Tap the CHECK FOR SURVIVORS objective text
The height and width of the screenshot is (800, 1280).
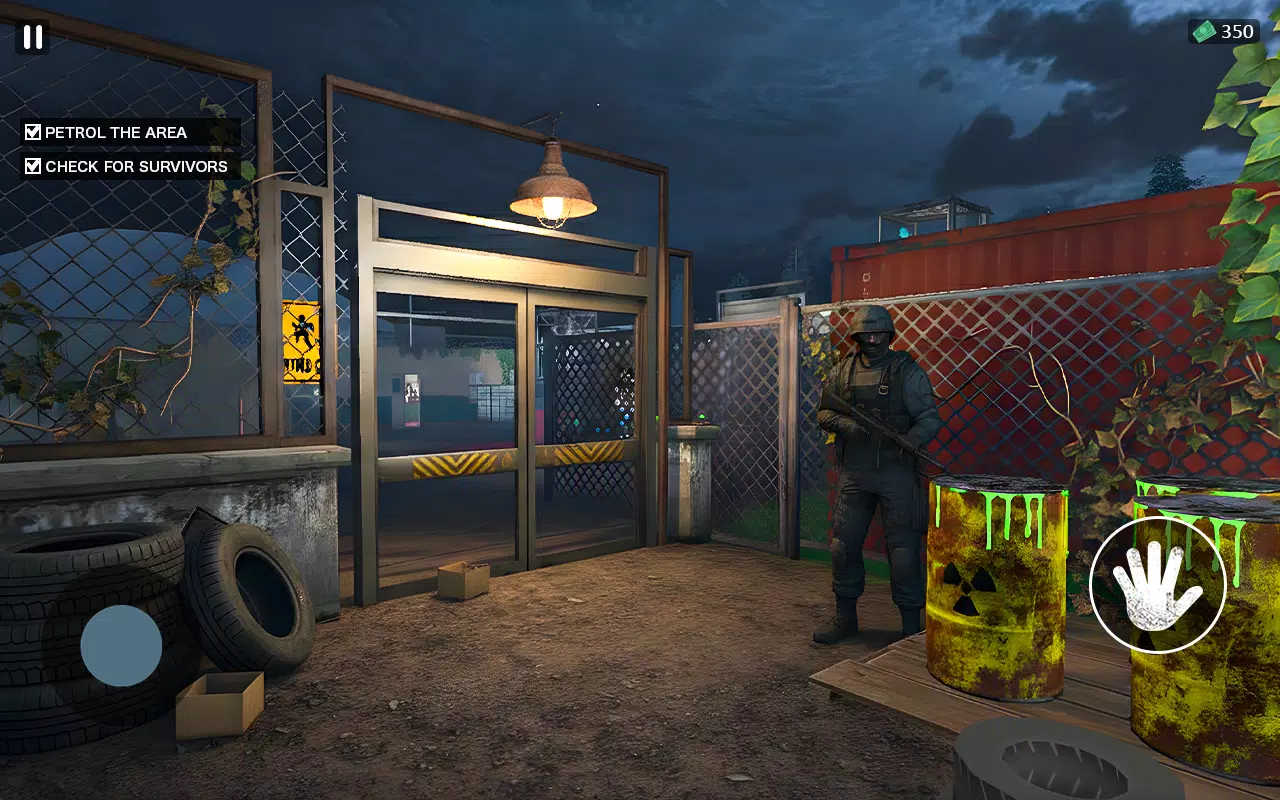tap(134, 166)
